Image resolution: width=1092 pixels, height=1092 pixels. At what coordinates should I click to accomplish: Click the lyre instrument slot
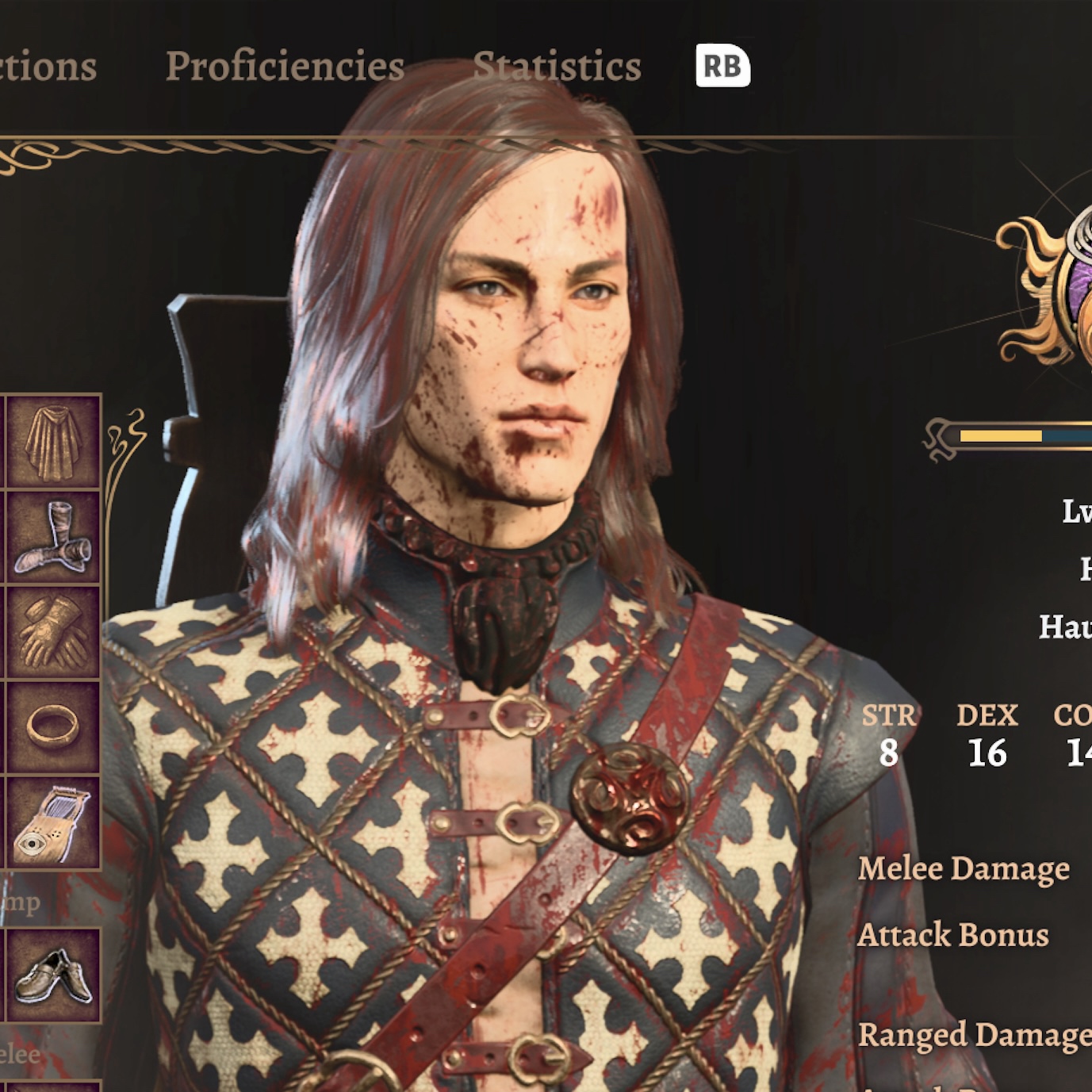coord(53,823)
